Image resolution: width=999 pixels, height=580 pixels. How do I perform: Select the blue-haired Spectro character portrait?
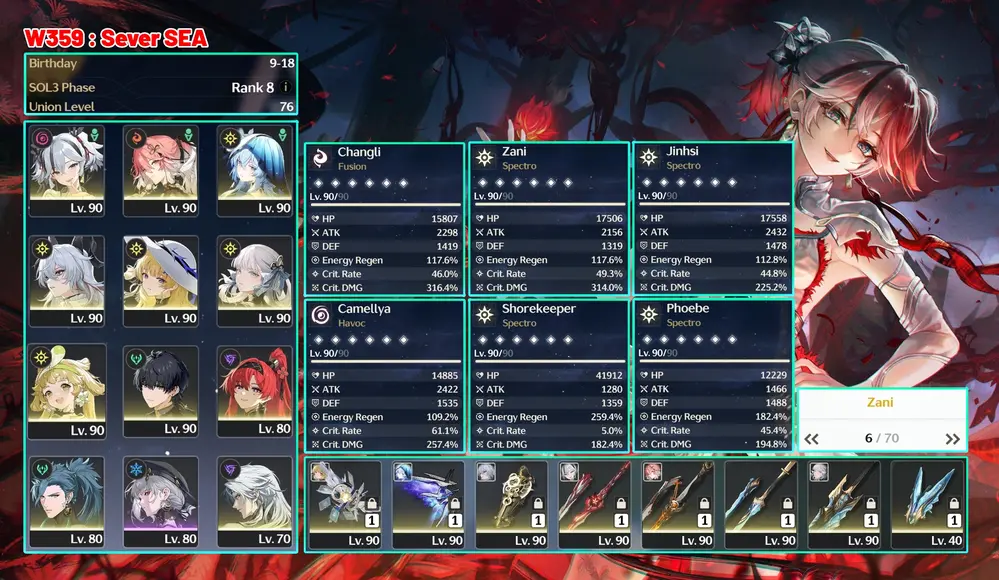[x=255, y=170]
